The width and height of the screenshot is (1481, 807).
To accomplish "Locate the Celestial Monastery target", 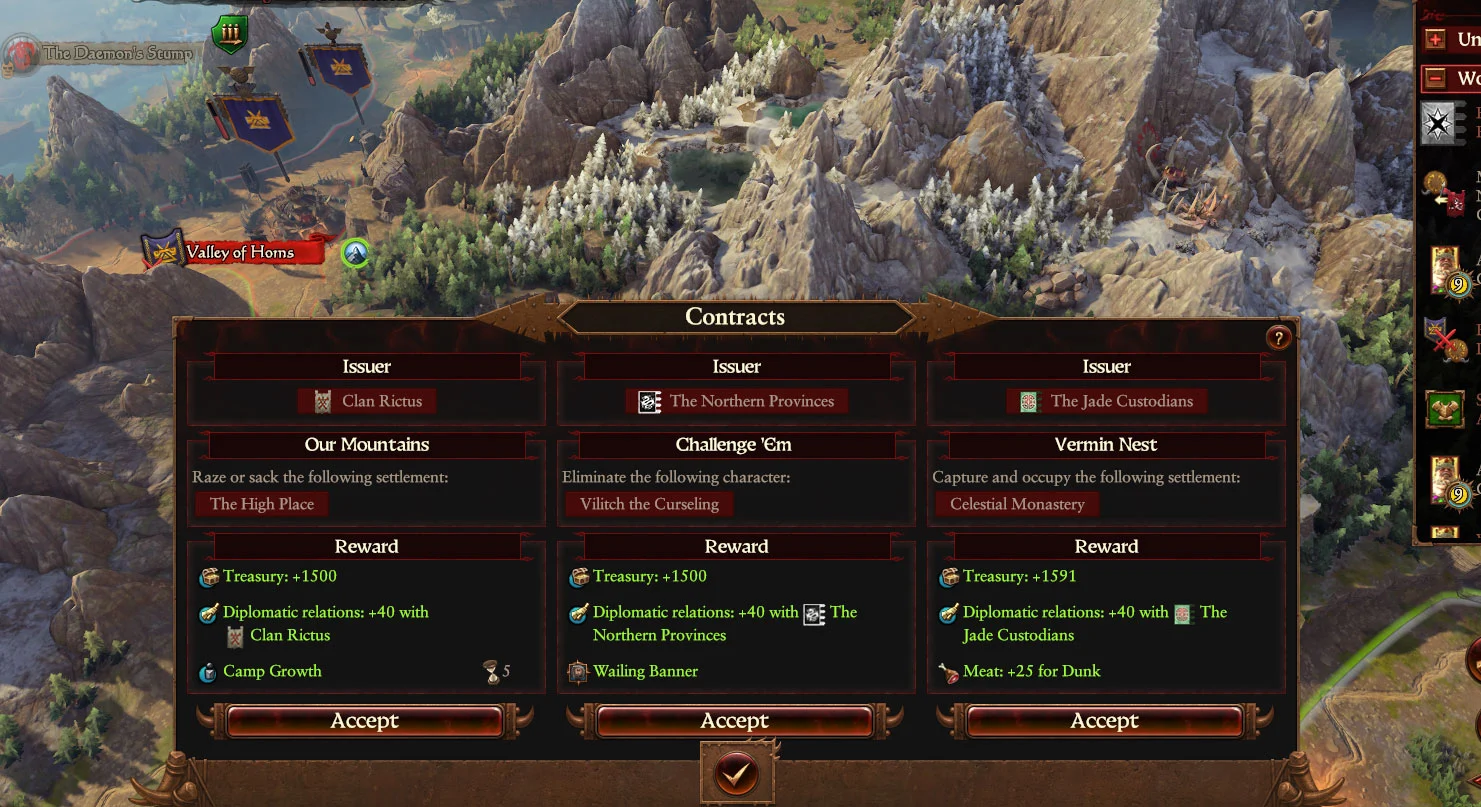I will [1017, 504].
